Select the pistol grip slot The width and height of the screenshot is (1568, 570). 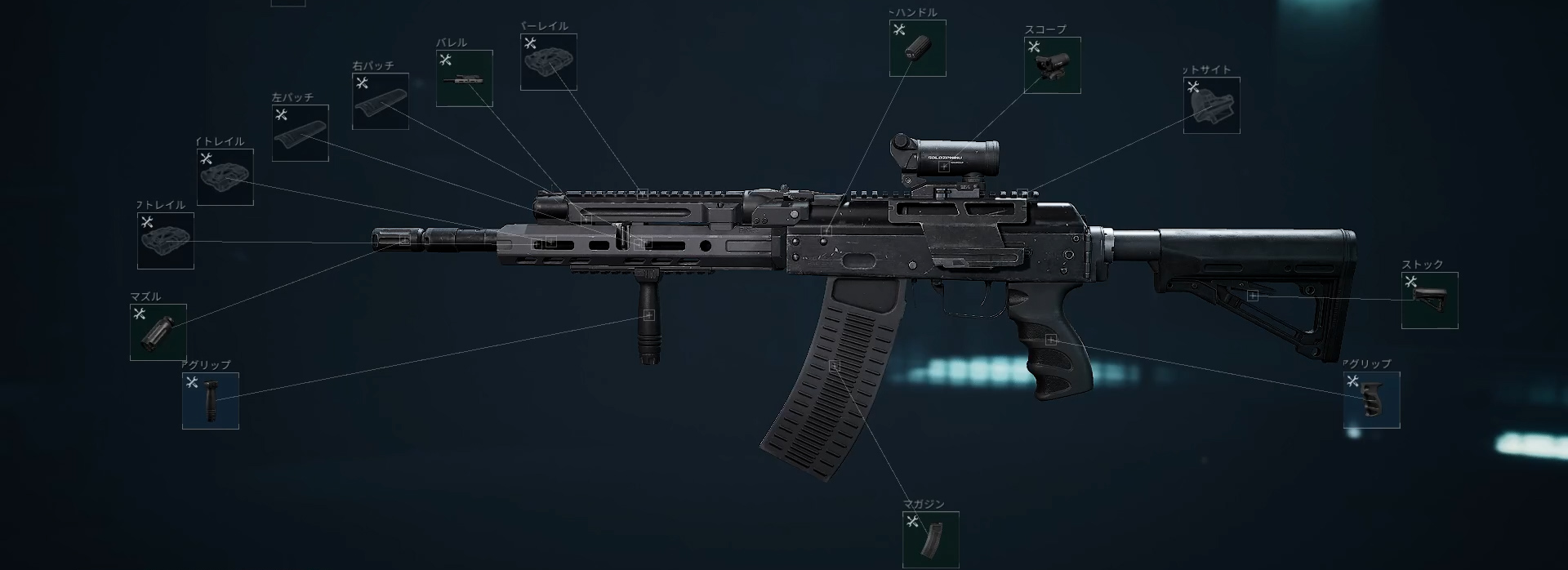[x=1371, y=400]
